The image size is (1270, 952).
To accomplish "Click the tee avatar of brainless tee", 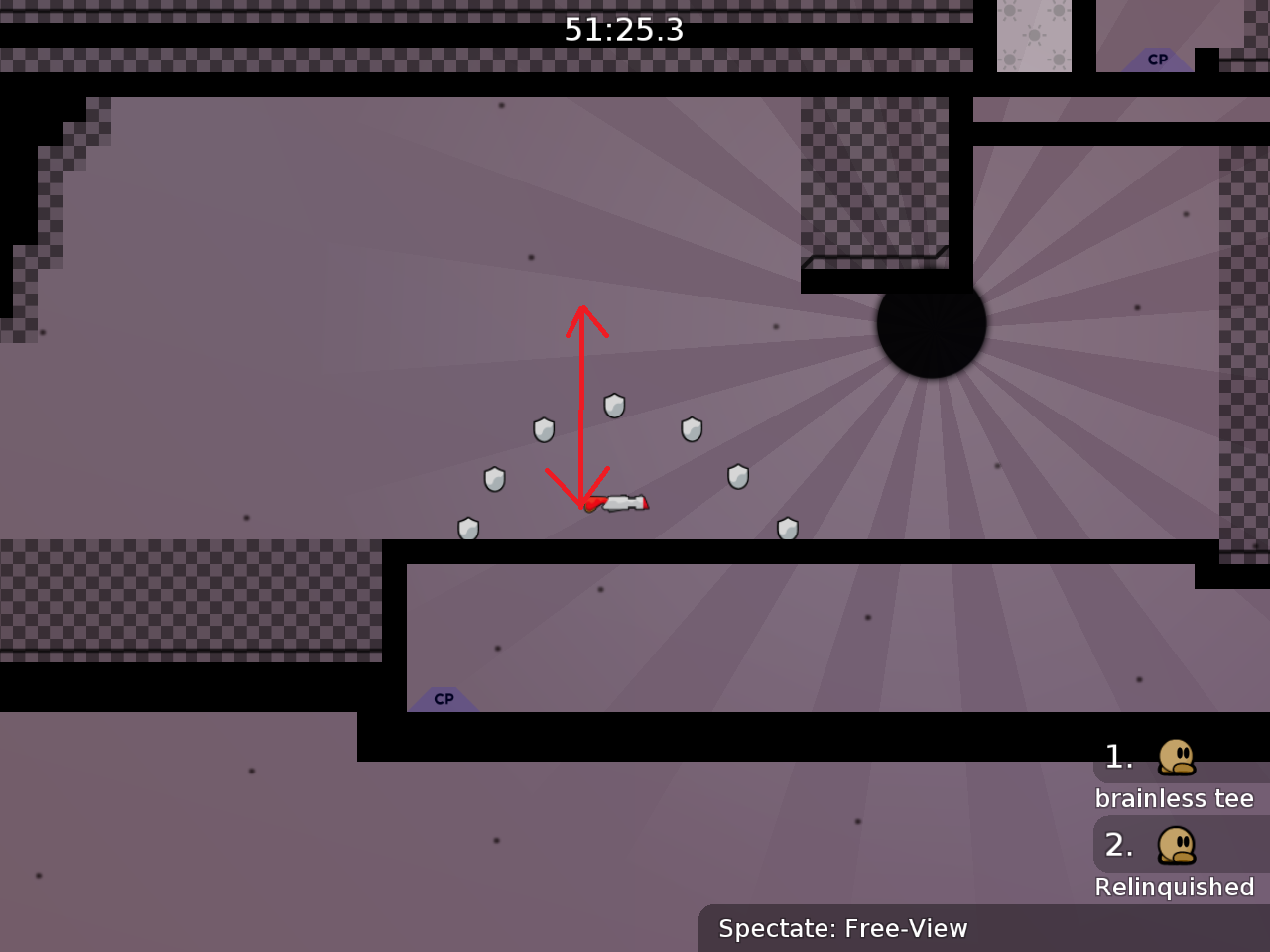I will click(1174, 759).
